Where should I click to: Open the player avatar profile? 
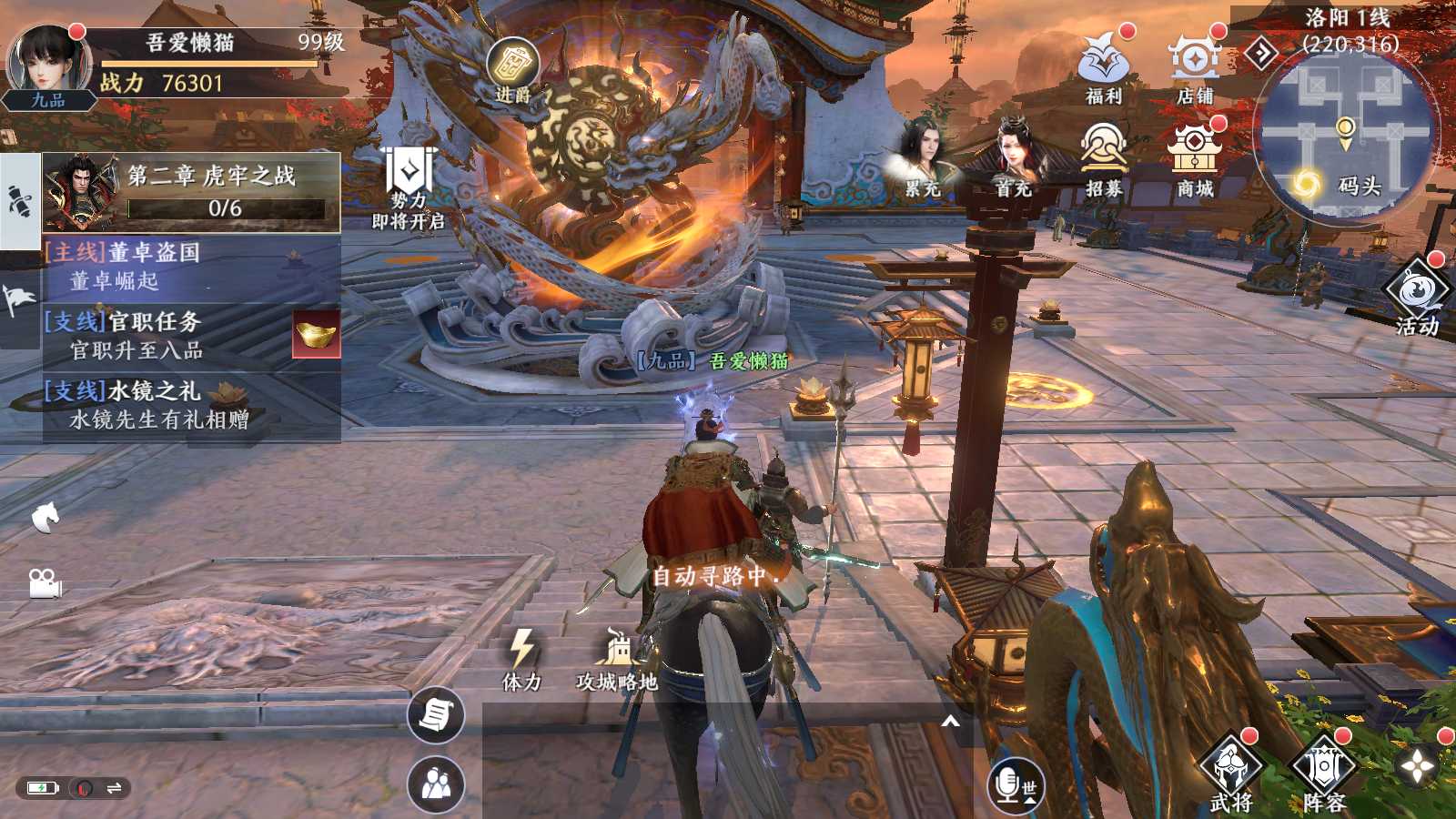point(48,64)
